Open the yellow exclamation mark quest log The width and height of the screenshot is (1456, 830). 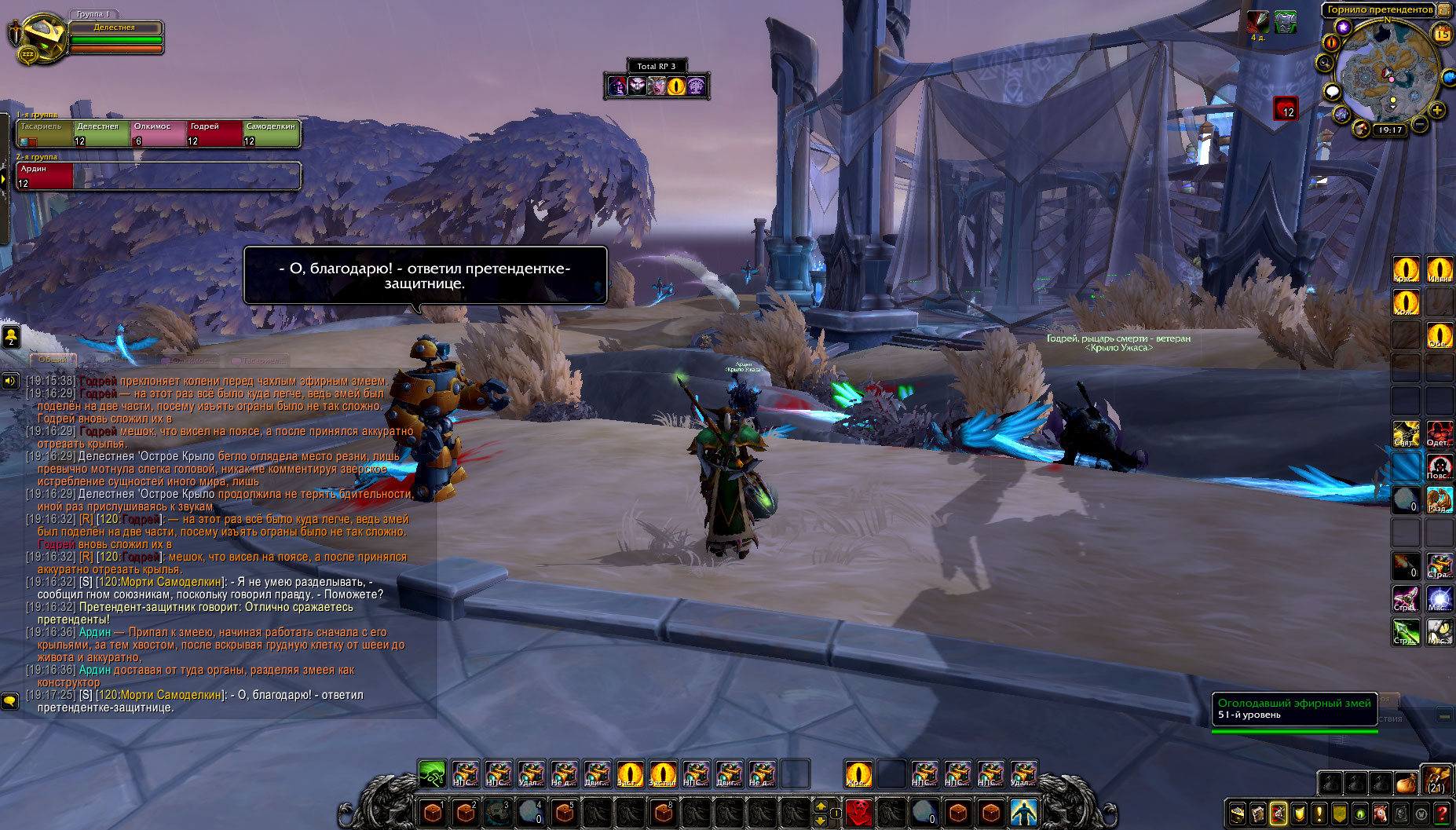[1319, 814]
